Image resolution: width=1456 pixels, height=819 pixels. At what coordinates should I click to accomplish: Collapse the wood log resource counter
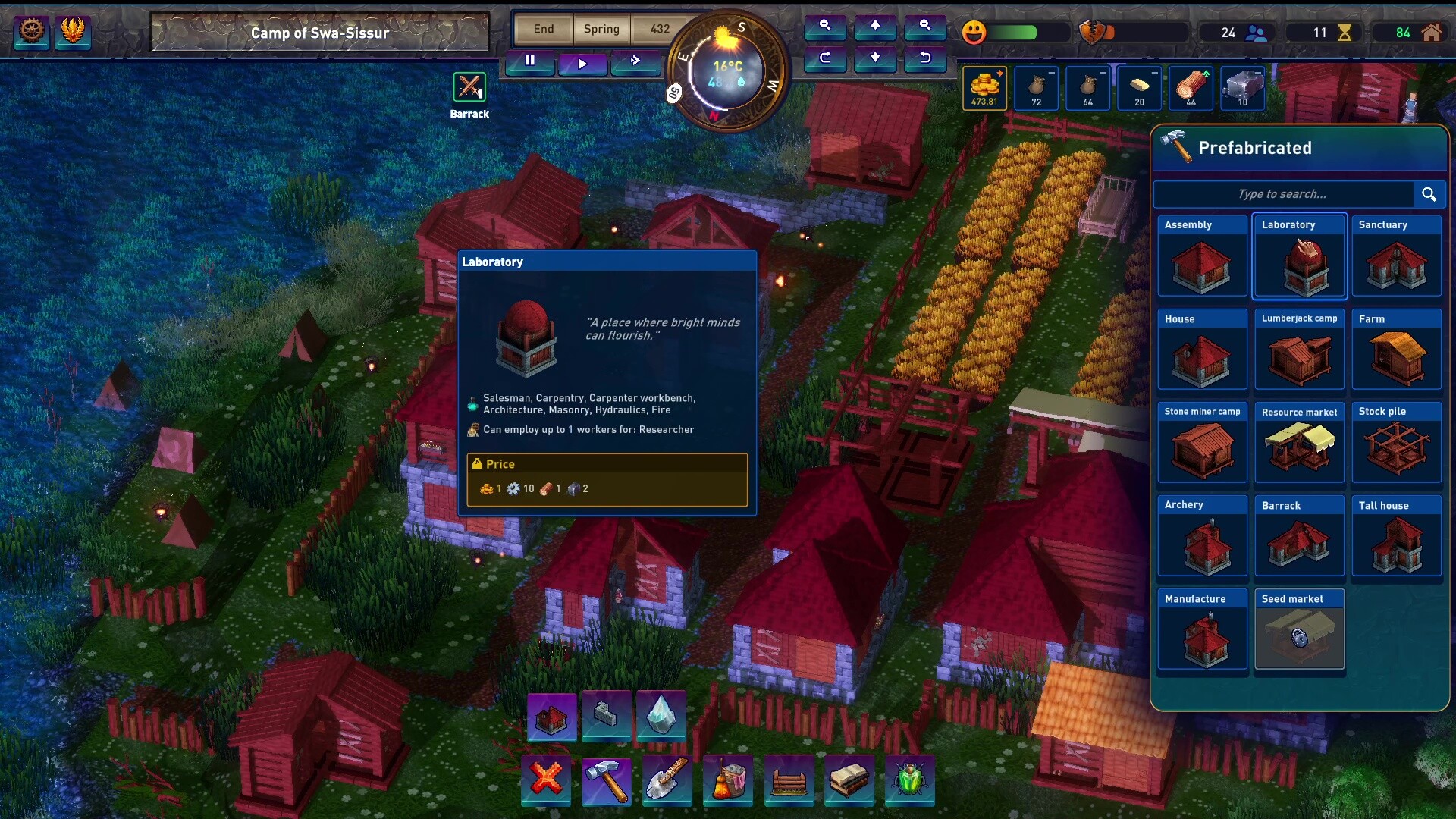pos(1191,89)
